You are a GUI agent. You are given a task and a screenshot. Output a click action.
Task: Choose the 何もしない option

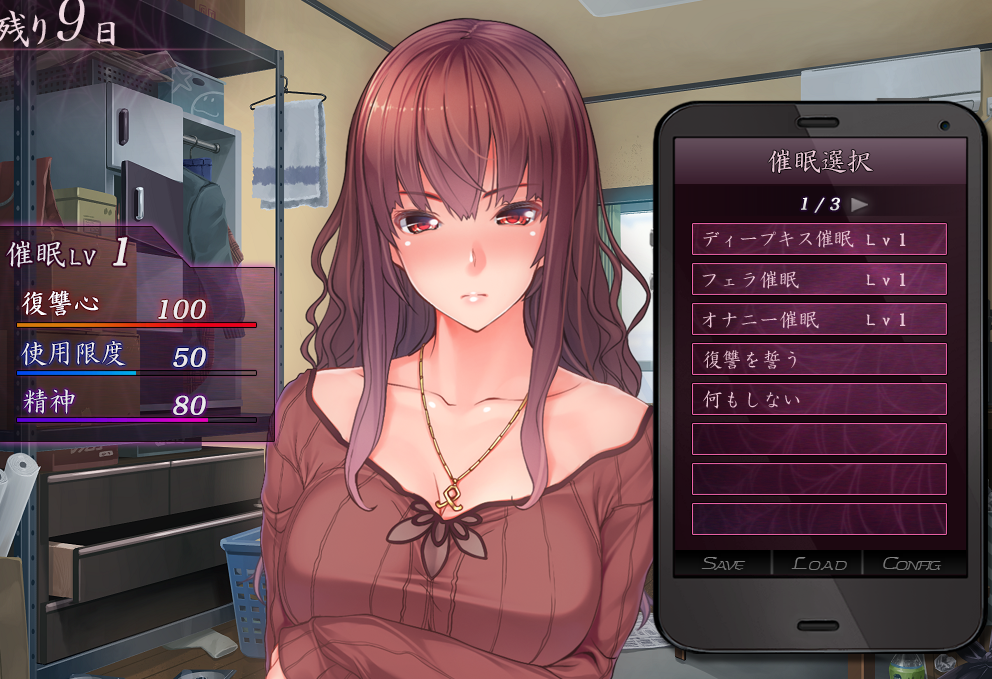[818, 399]
